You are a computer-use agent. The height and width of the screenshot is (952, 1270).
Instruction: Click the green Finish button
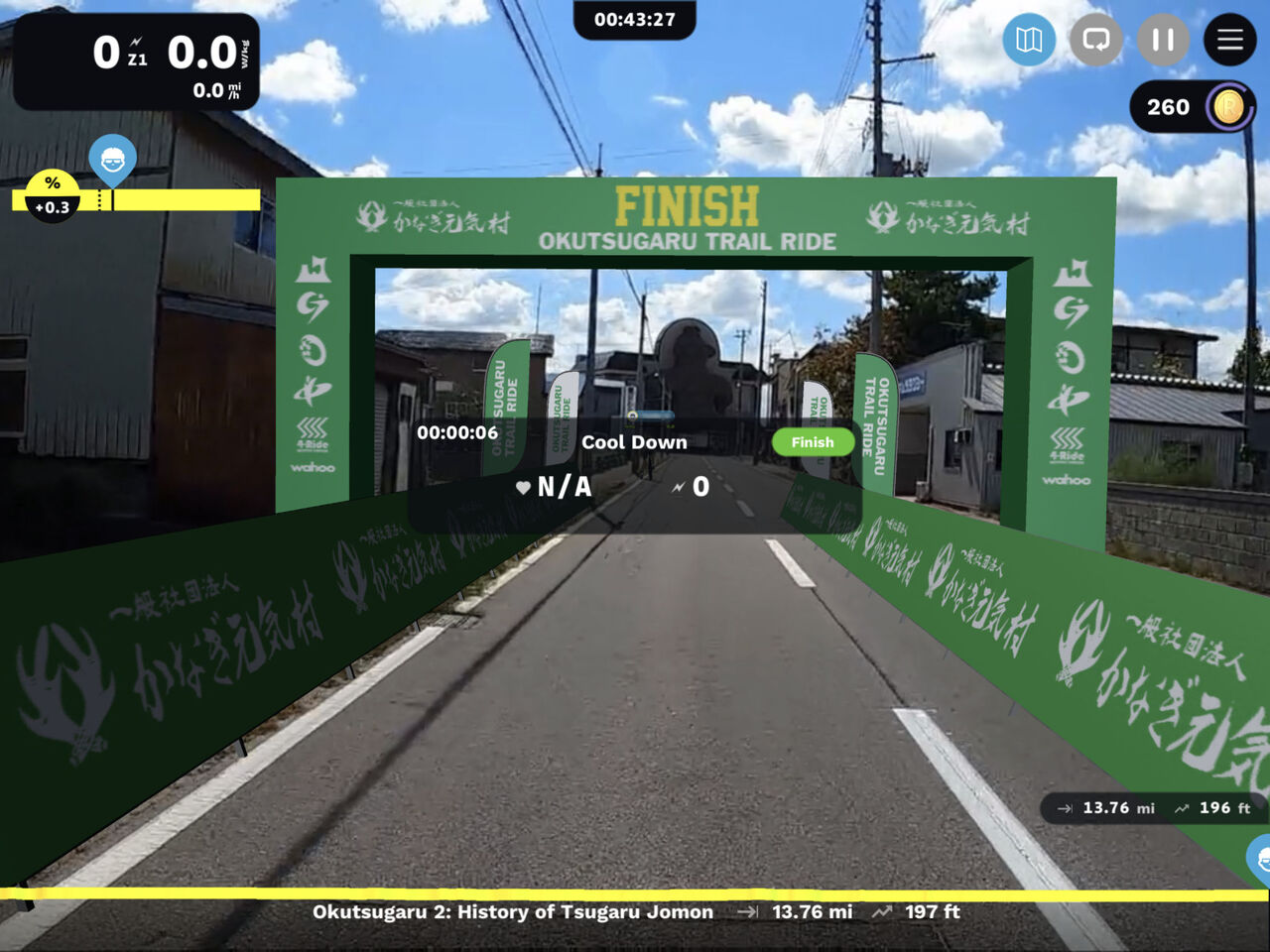[x=813, y=442]
